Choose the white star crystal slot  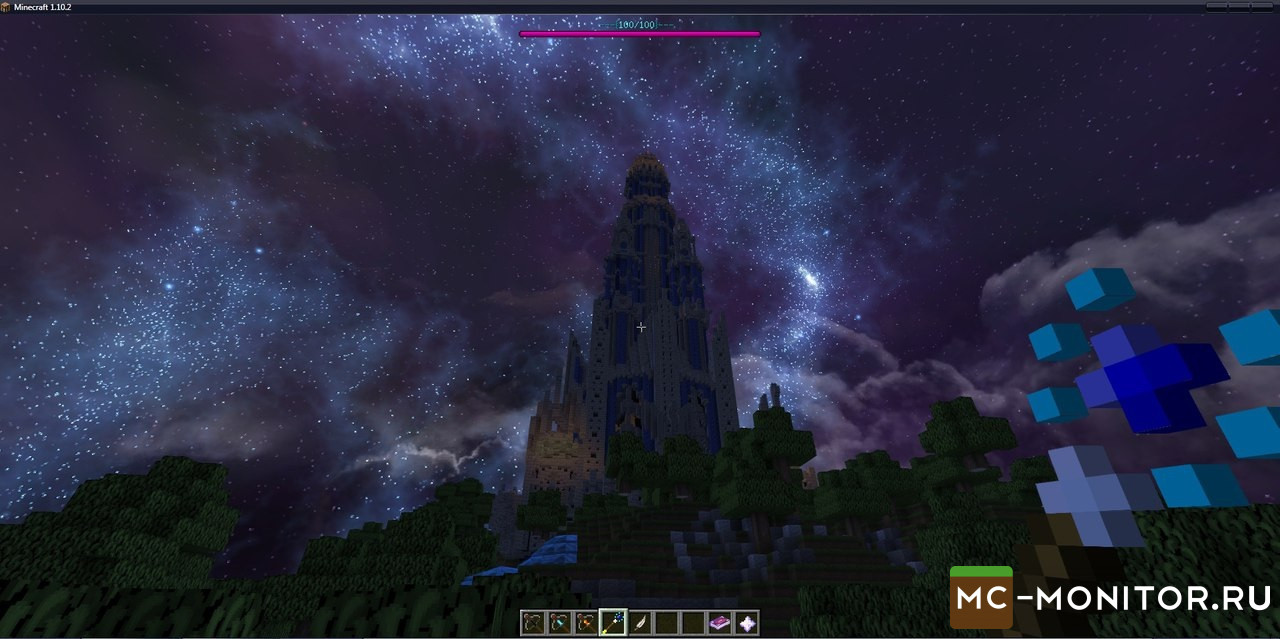(x=747, y=623)
